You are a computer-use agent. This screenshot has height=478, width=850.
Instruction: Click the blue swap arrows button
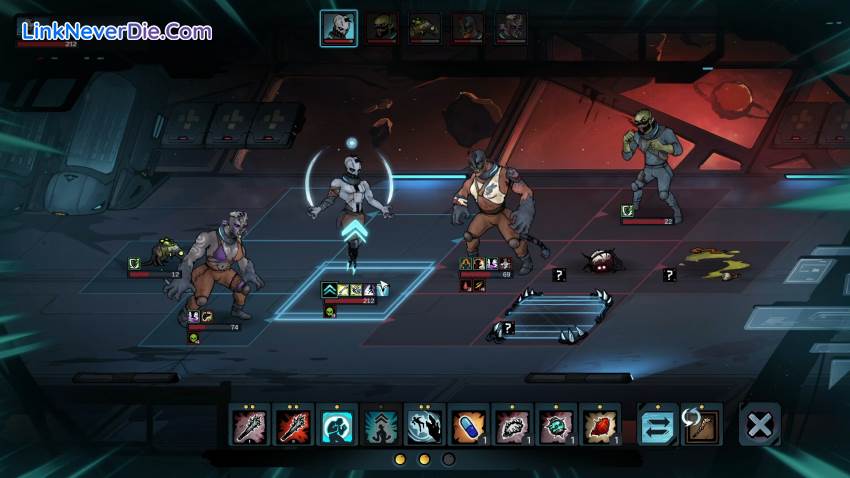658,426
